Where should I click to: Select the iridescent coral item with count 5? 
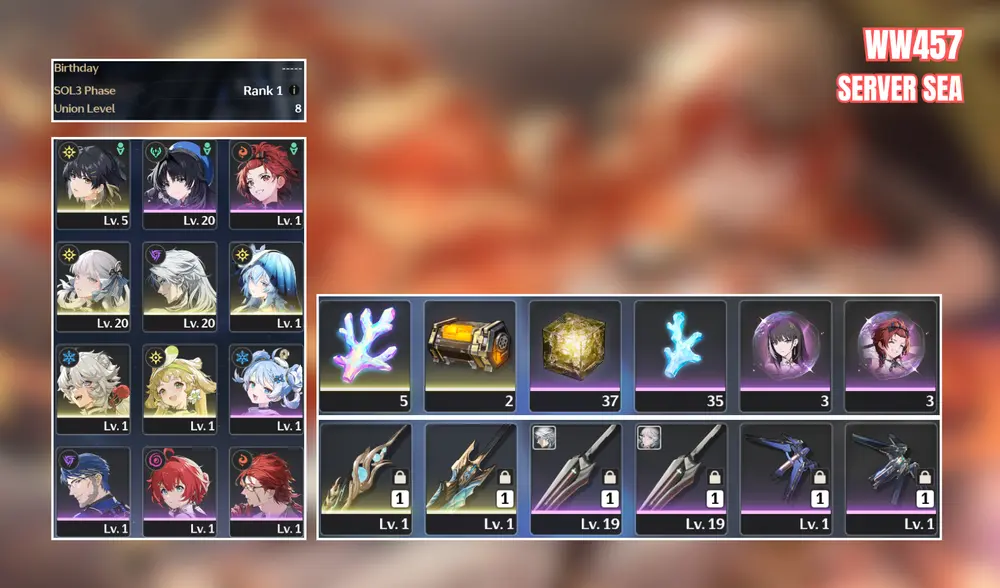click(x=365, y=350)
